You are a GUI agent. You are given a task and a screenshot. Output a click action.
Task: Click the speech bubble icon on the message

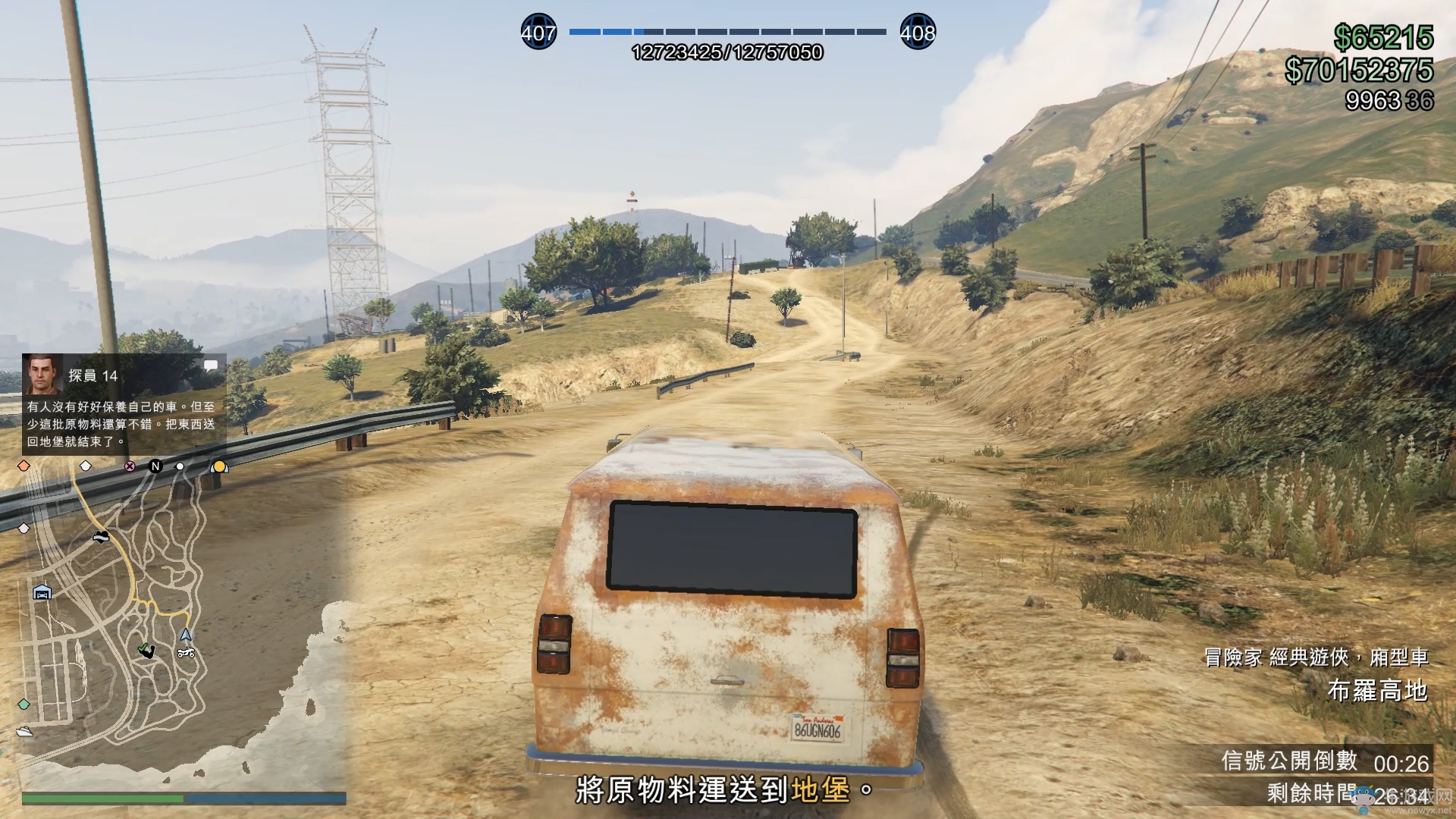pyautogui.click(x=211, y=366)
